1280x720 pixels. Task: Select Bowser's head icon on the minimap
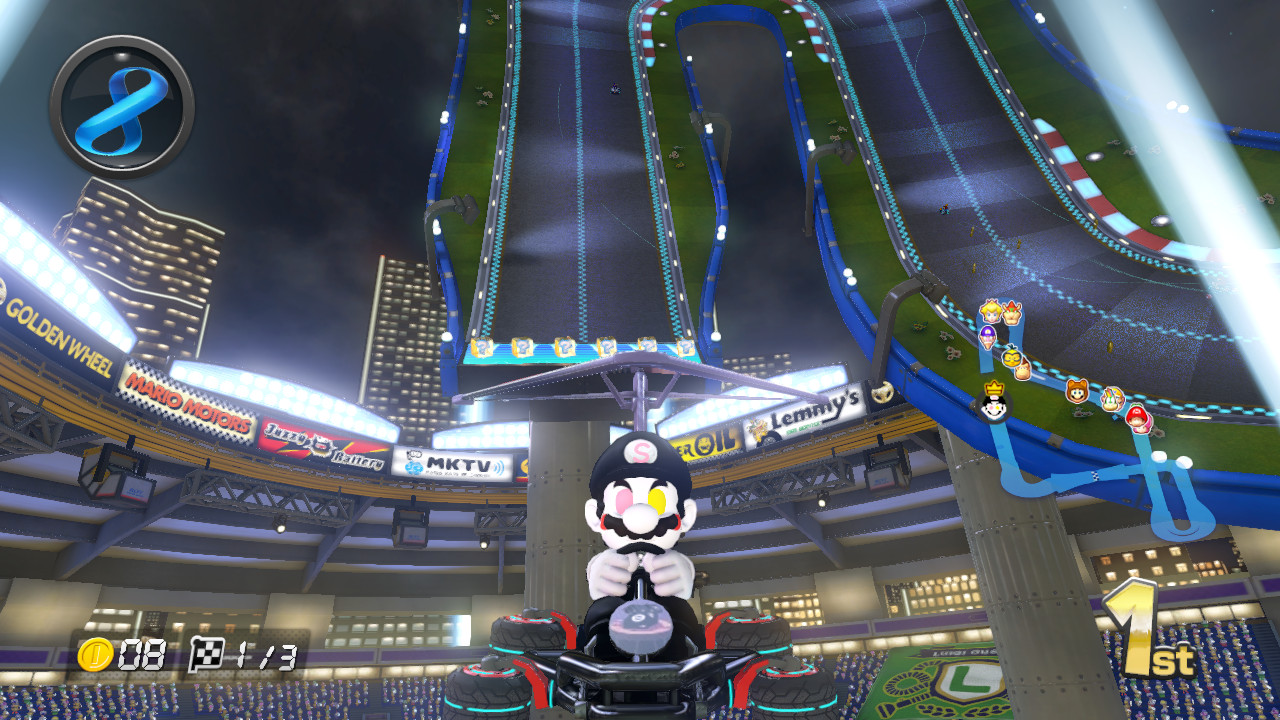1010,314
